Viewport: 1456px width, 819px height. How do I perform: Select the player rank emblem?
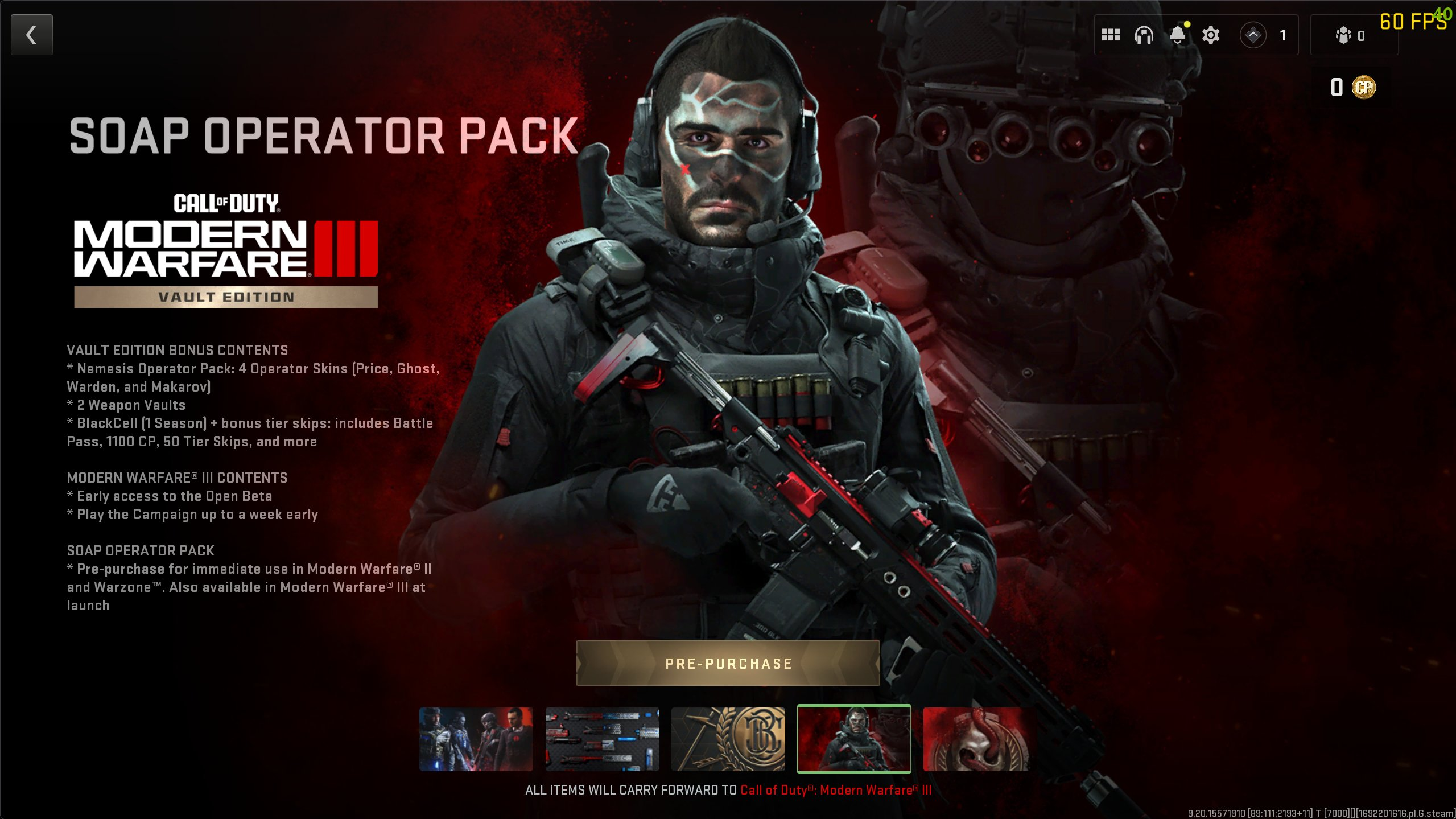pos(1253,35)
